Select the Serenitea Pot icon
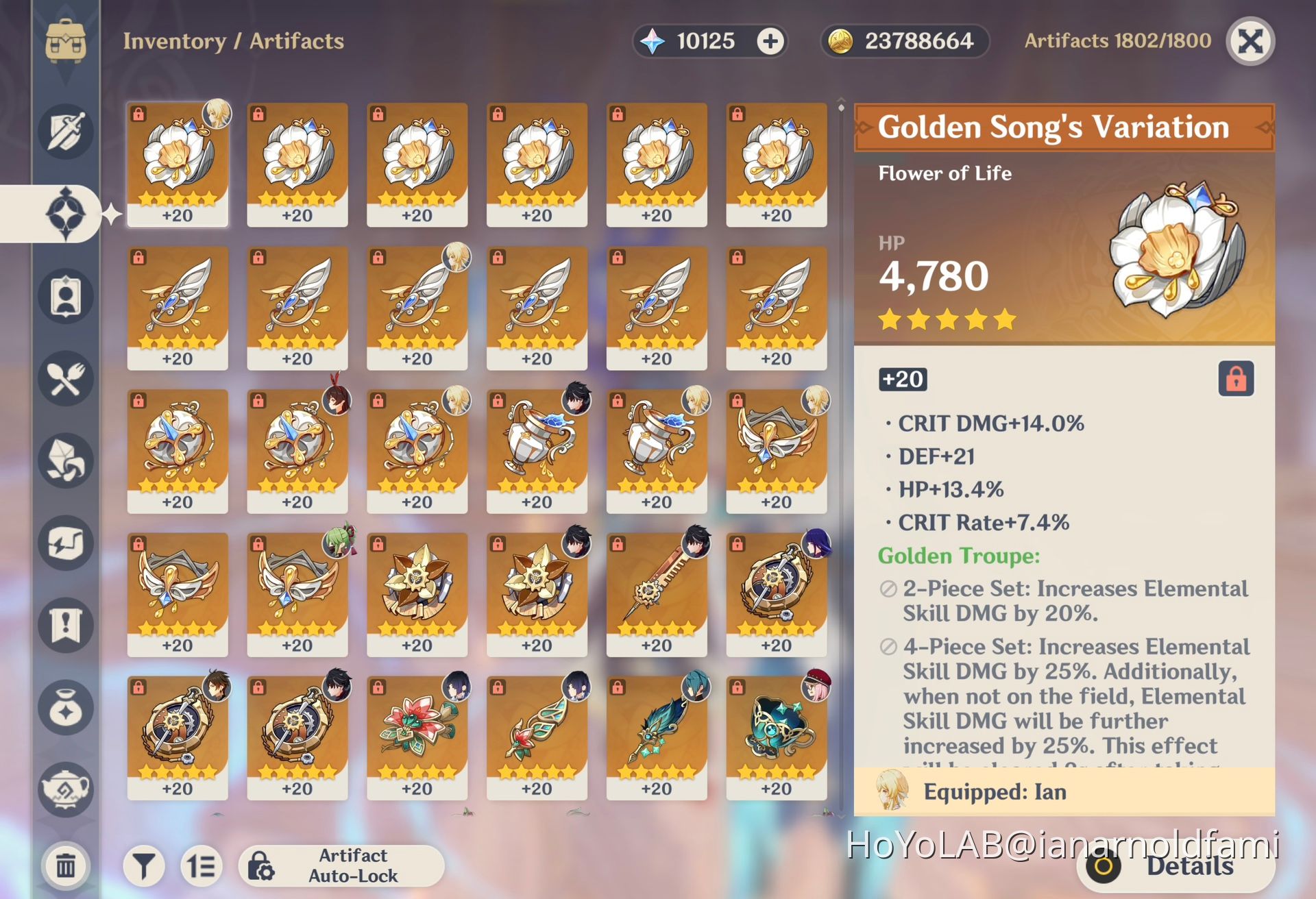 click(x=65, y=788)
